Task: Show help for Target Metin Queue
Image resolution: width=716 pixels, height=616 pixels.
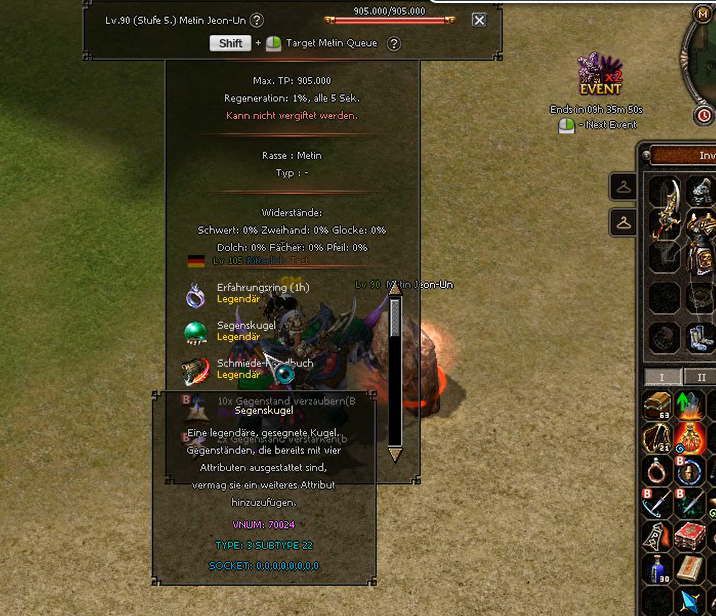Action: point(394,43)
